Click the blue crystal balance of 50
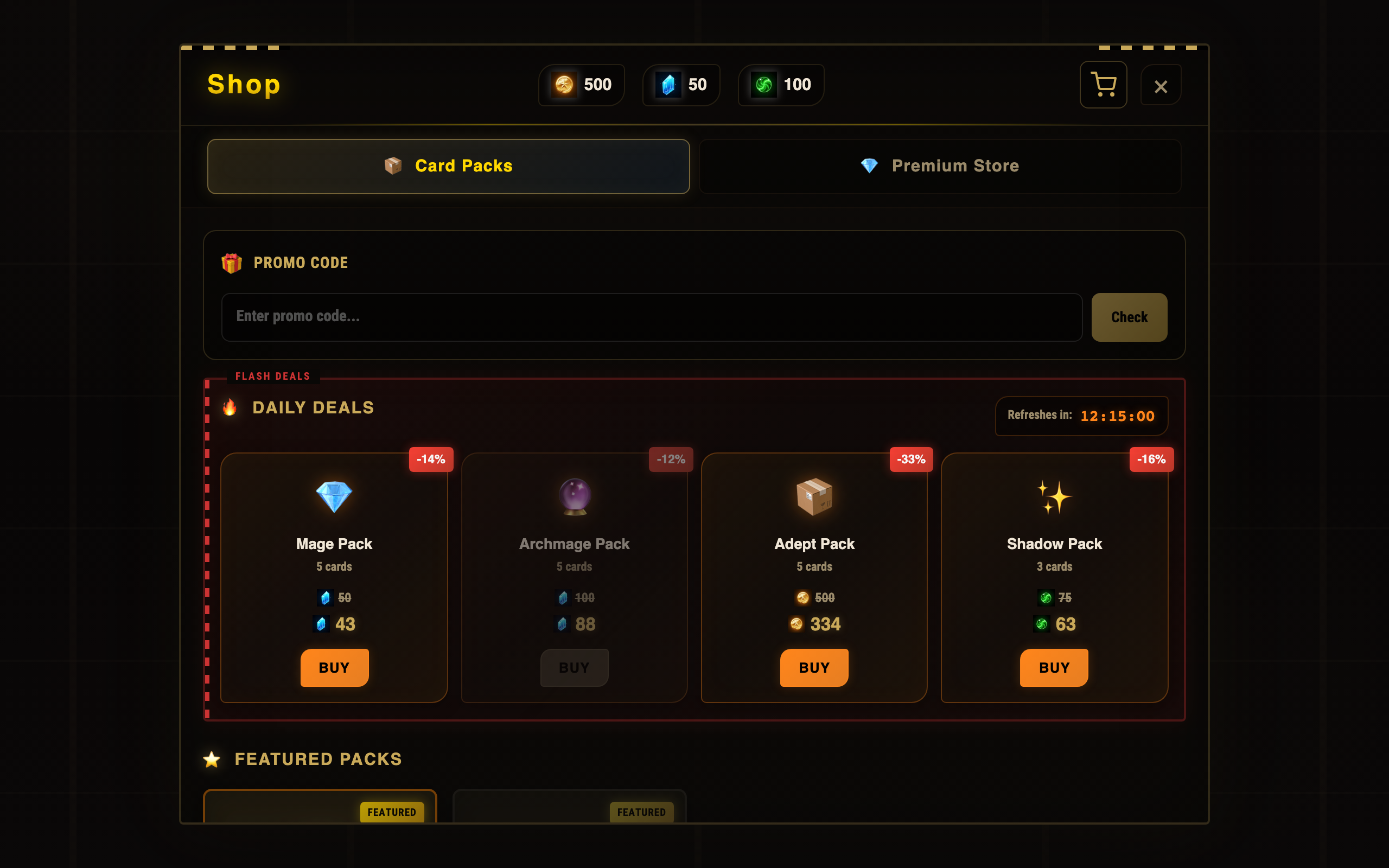This screenshot has width=1389, height=868. (681, 85)
